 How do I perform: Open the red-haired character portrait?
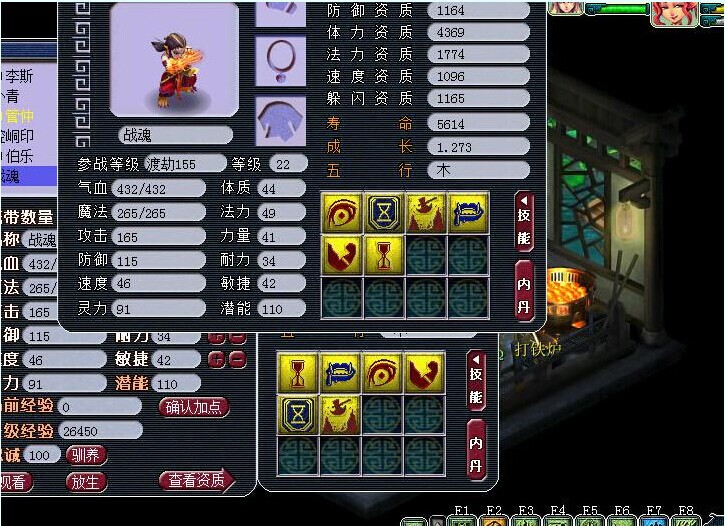click(672, 12)
